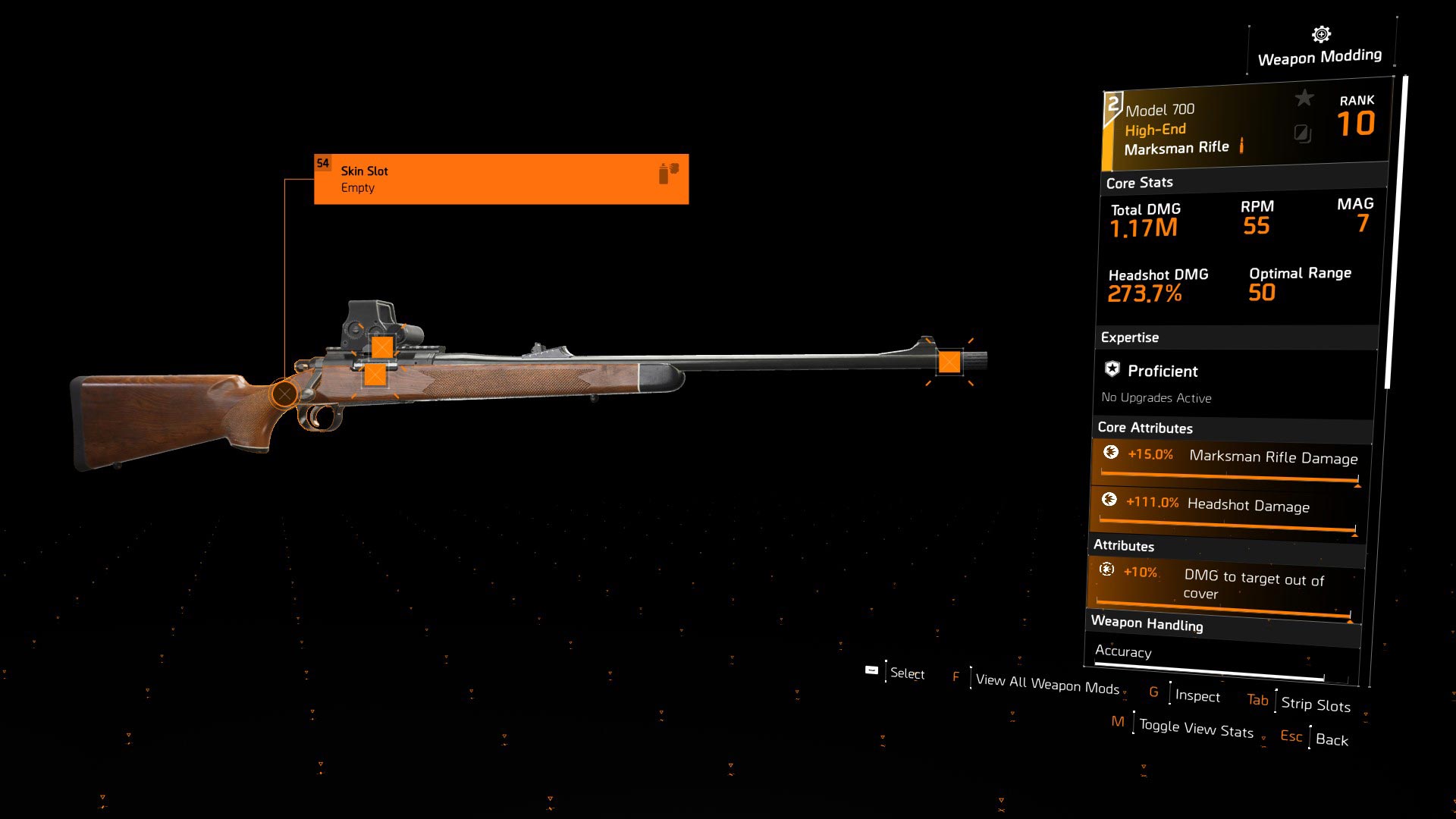
Task: Open the Weapon Modding gear icon
Action: [x=1319, y=33]
